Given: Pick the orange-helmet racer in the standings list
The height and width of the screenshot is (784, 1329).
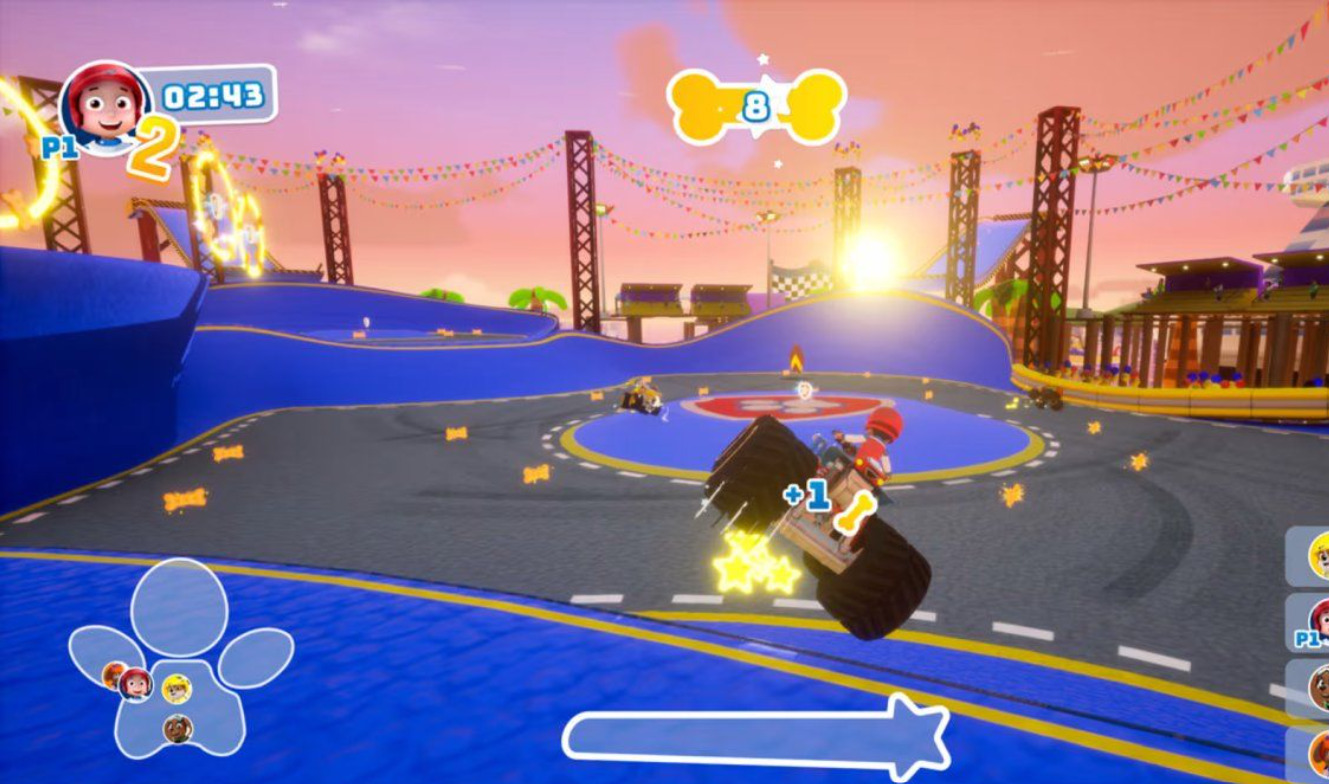Looking at the screenshot, I should pyautogui.click(x=1317, y=754).
